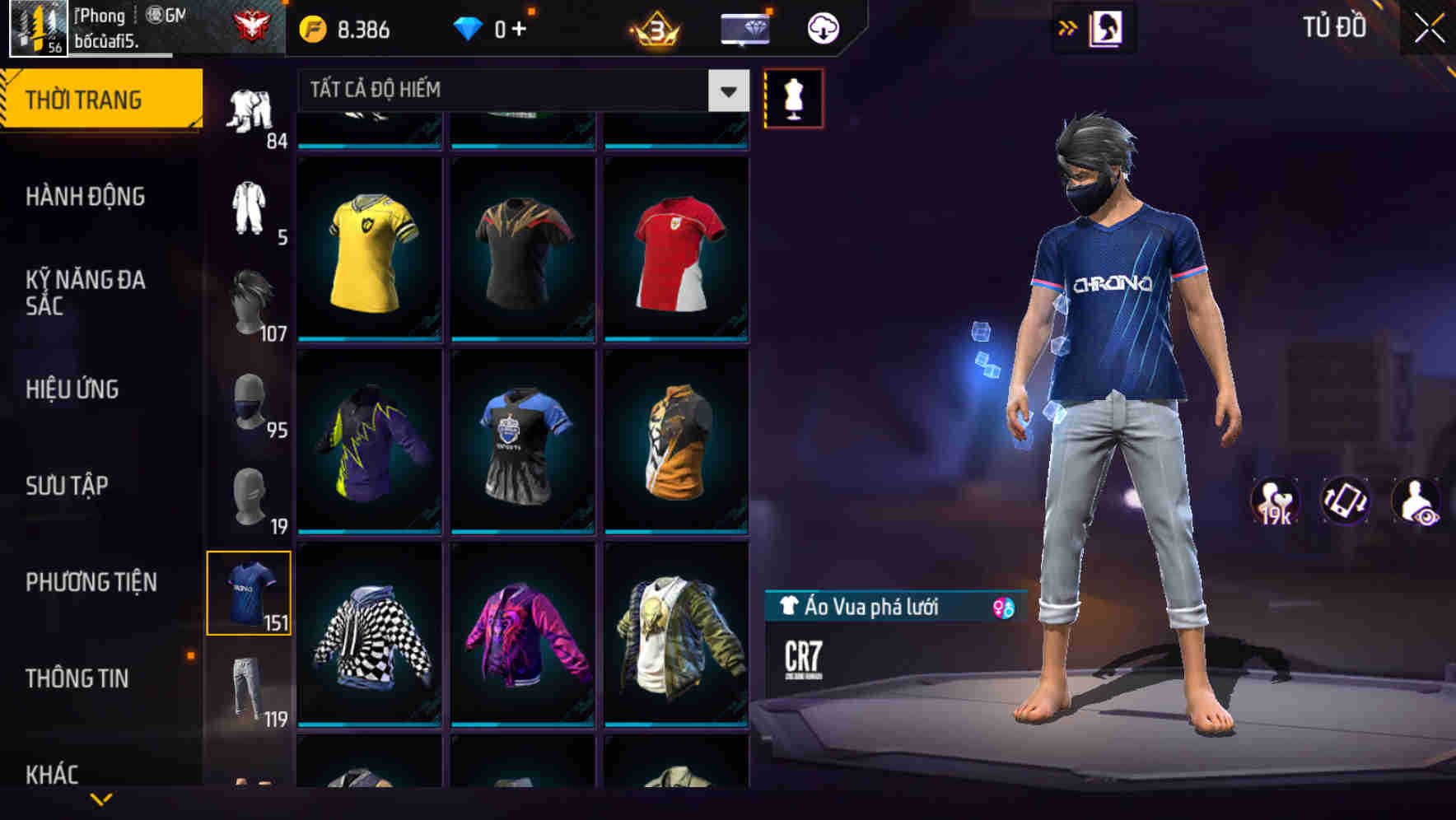Viewport: 1456px width, 820px height.
Task: Open the Thời Trang wardrobe section
Action: (91, 99)
